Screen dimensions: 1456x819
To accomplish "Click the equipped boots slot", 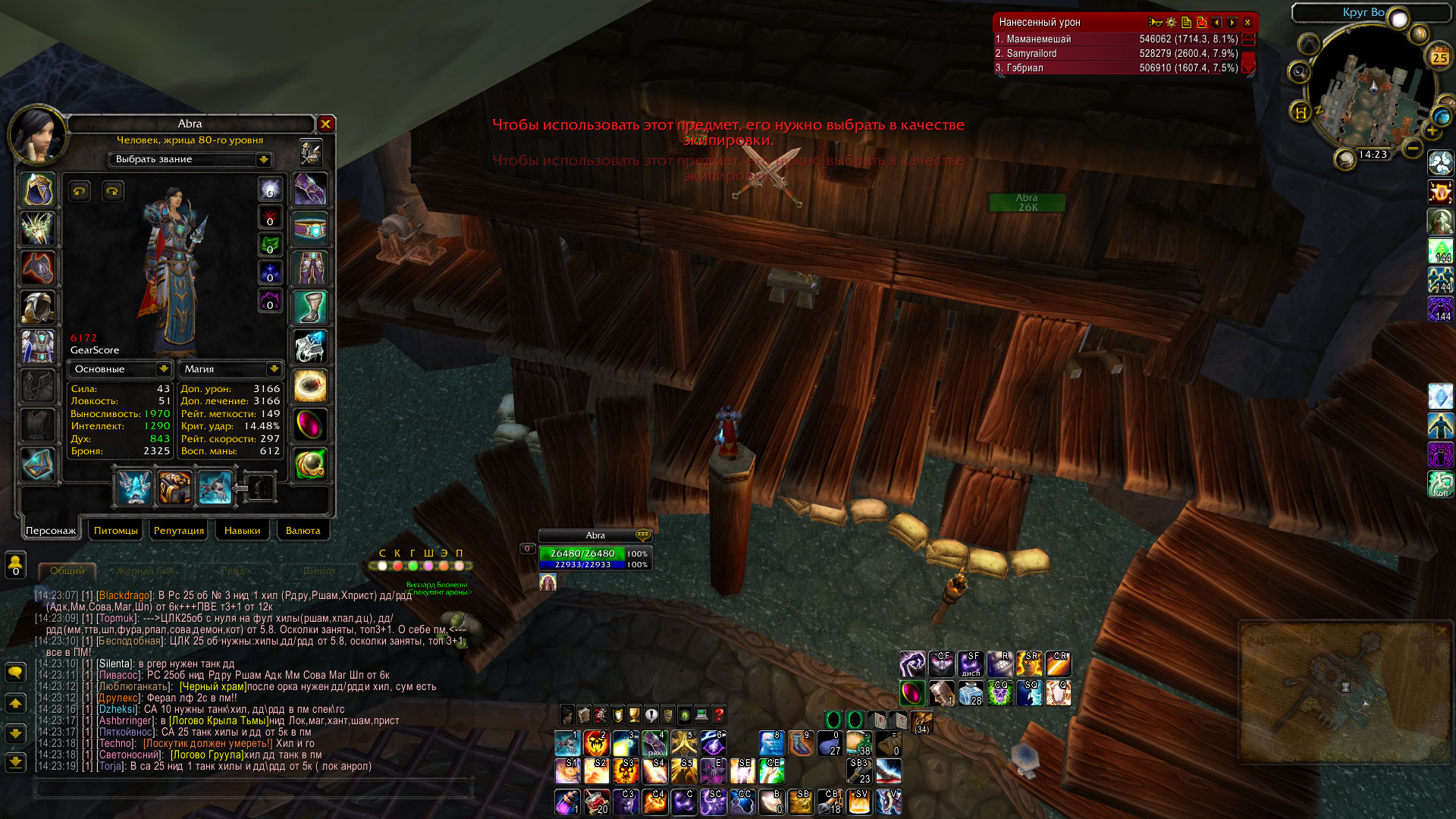I will pos(310,307).
